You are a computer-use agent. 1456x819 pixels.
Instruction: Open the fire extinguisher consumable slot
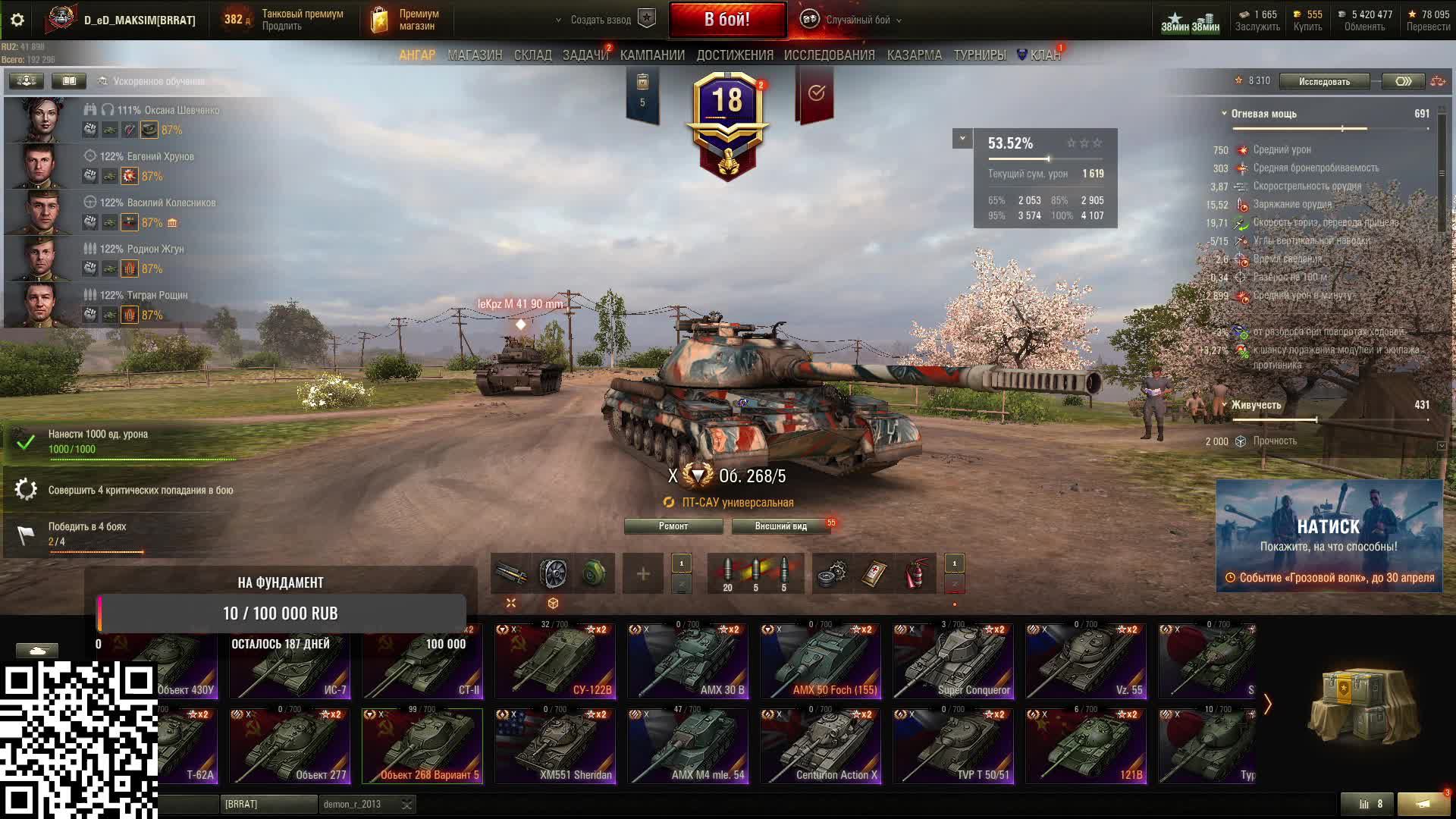point(916,574)
